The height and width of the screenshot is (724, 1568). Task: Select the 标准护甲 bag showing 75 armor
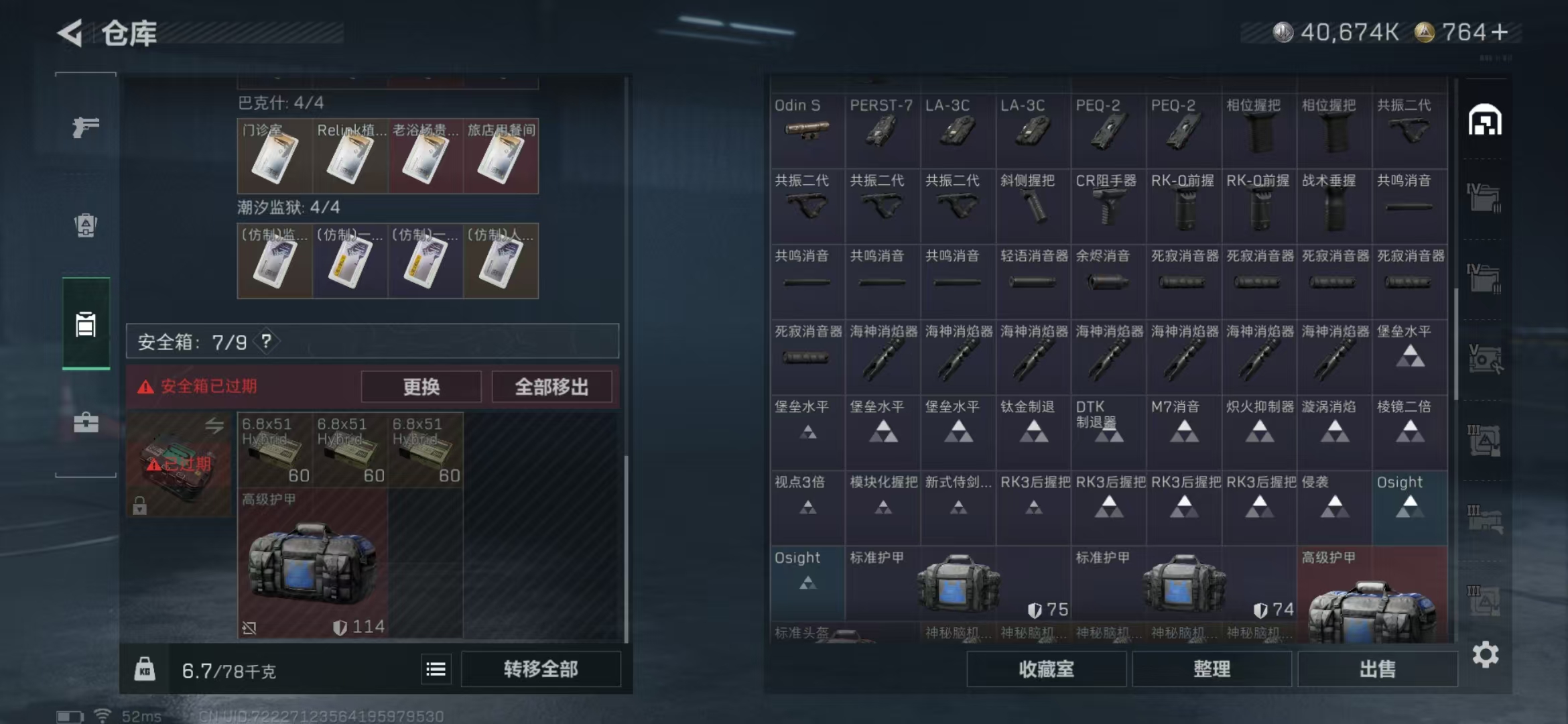(x=958, y=582)
